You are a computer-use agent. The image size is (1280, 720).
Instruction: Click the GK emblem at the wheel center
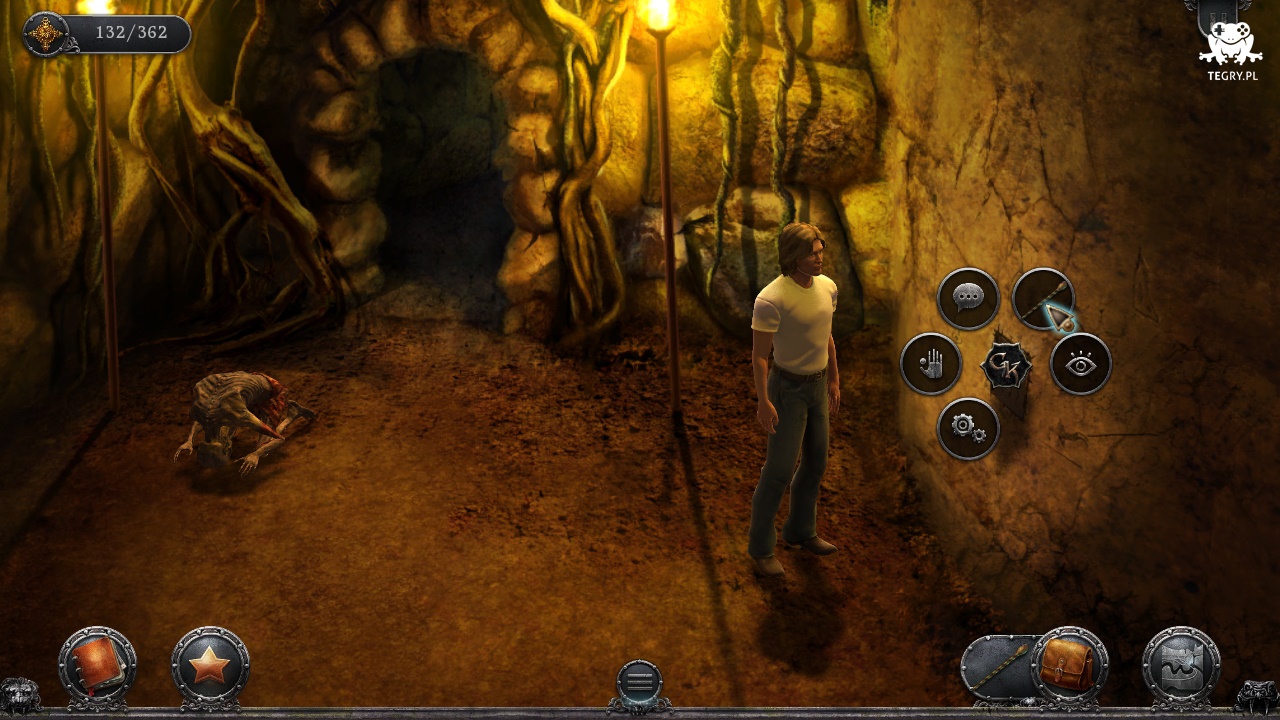1006,366
